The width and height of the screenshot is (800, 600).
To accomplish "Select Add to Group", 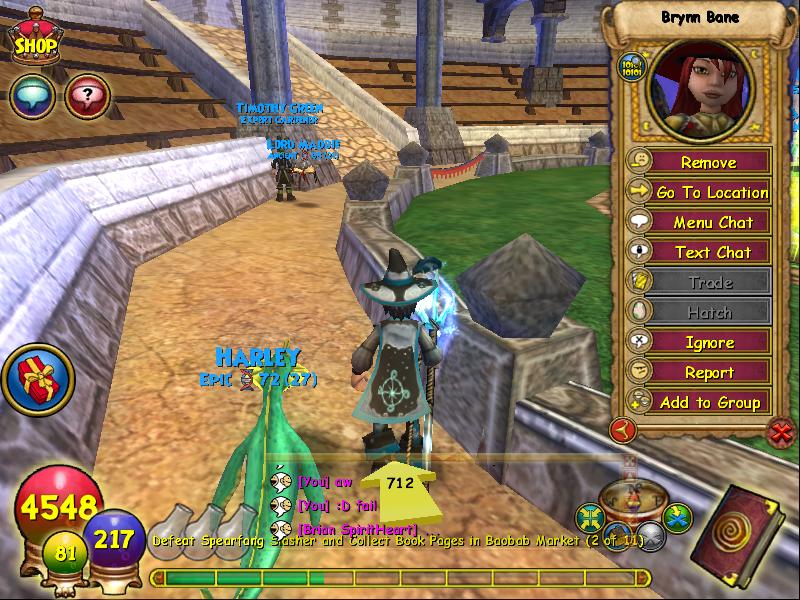I will [x=710, y=402].
